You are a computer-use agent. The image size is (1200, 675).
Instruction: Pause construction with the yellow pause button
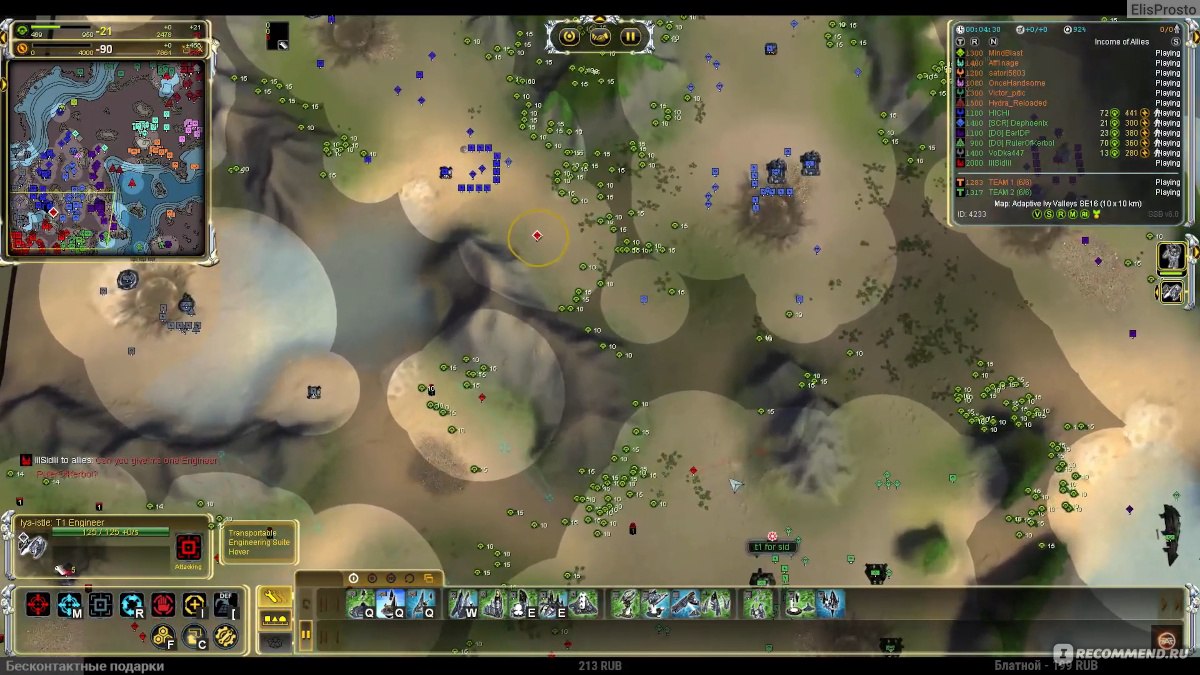(x=305, y=634)
